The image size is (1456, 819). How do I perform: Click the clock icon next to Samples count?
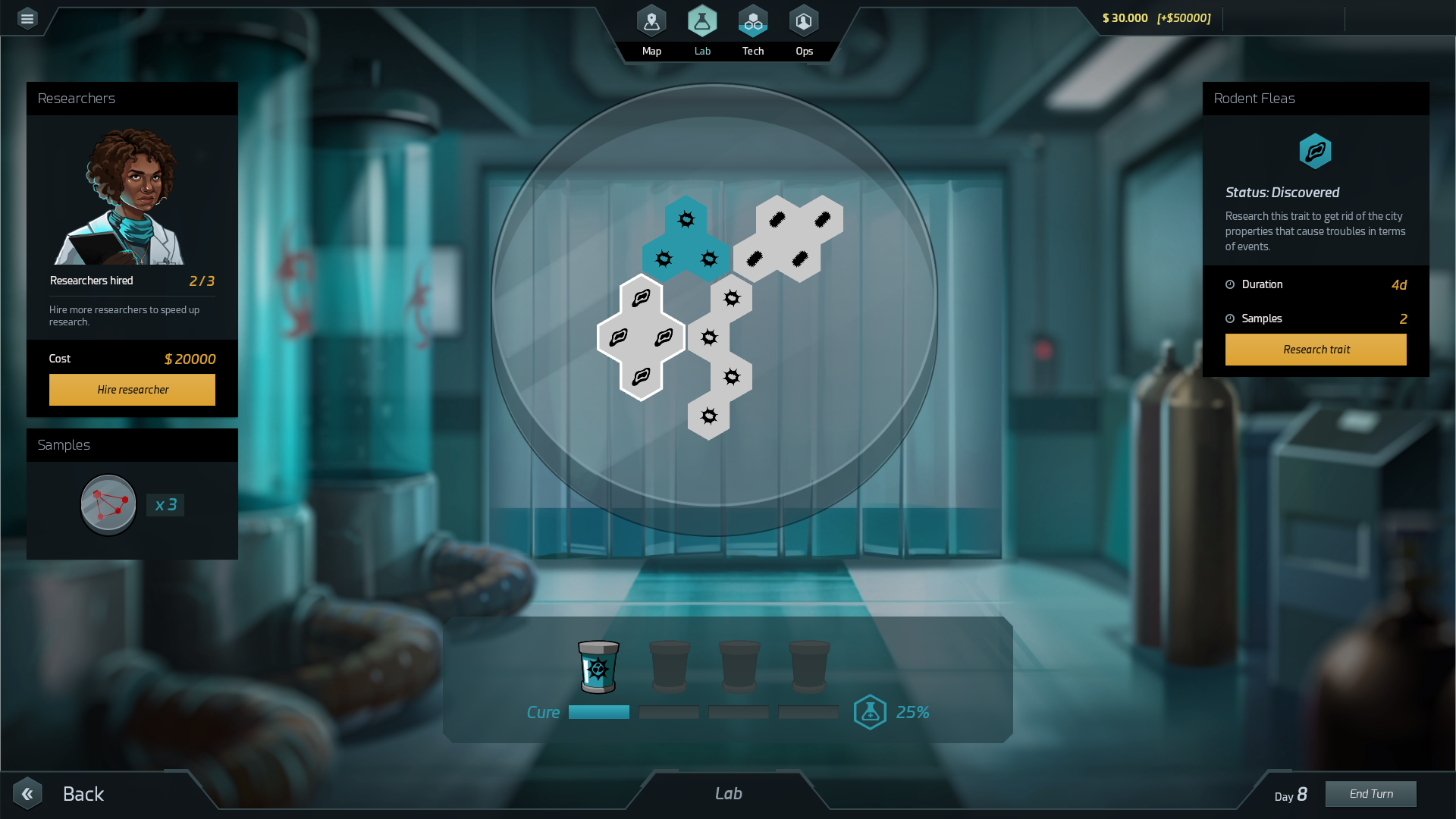[x=1230, y=318]
